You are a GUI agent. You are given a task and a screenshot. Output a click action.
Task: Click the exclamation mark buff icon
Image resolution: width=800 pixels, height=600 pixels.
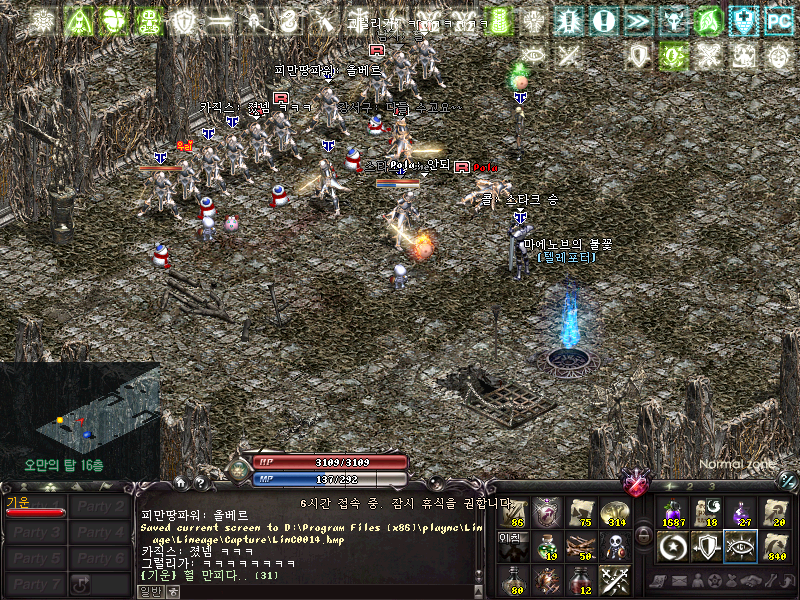603,20
